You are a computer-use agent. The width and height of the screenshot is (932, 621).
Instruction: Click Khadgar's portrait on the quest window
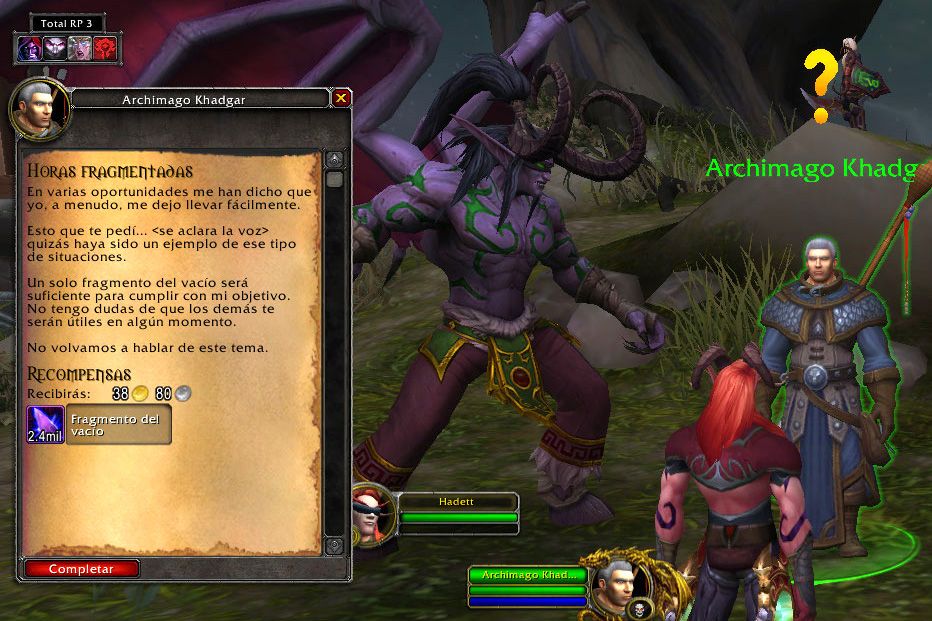[x=38, y=110]
